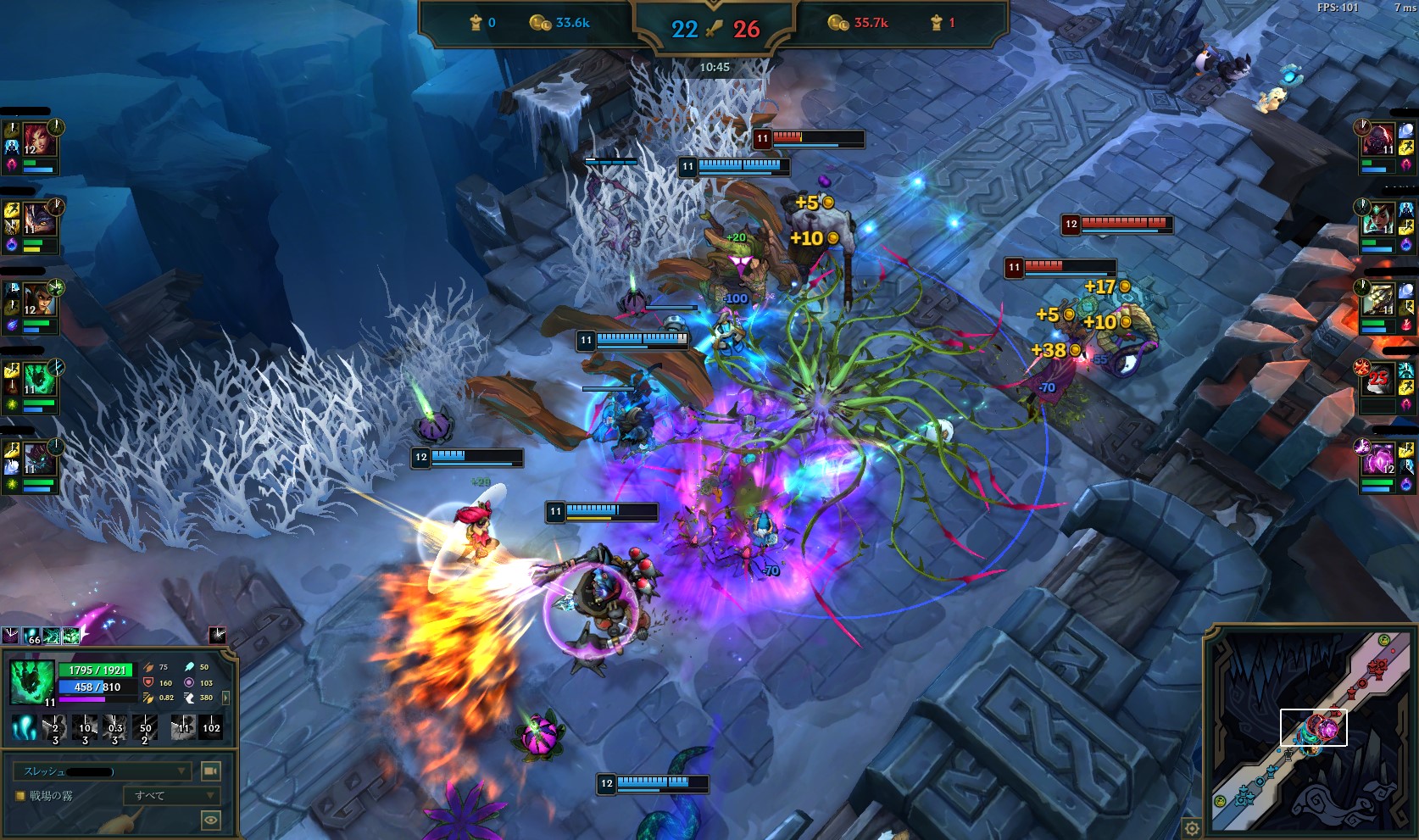
Task: Toggle the fog of war checkbox
Action: tap(20, 796)
